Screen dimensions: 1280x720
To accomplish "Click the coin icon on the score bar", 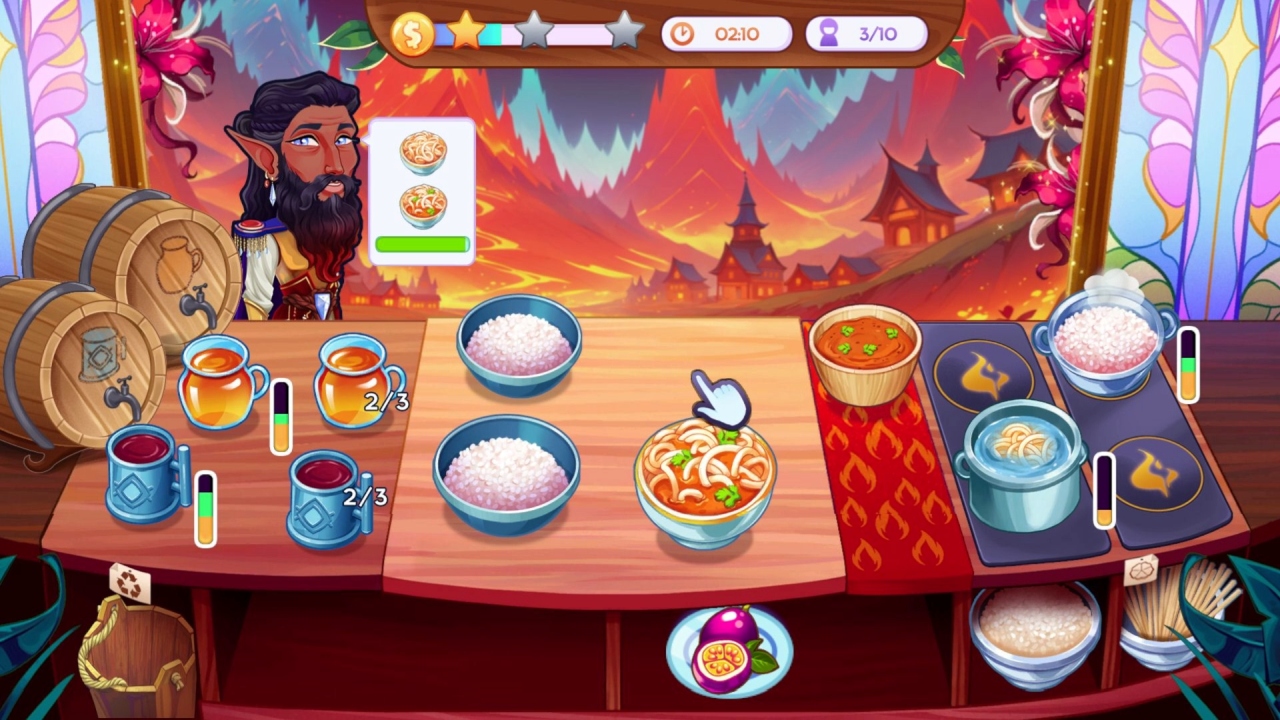I will pos(413,31).
